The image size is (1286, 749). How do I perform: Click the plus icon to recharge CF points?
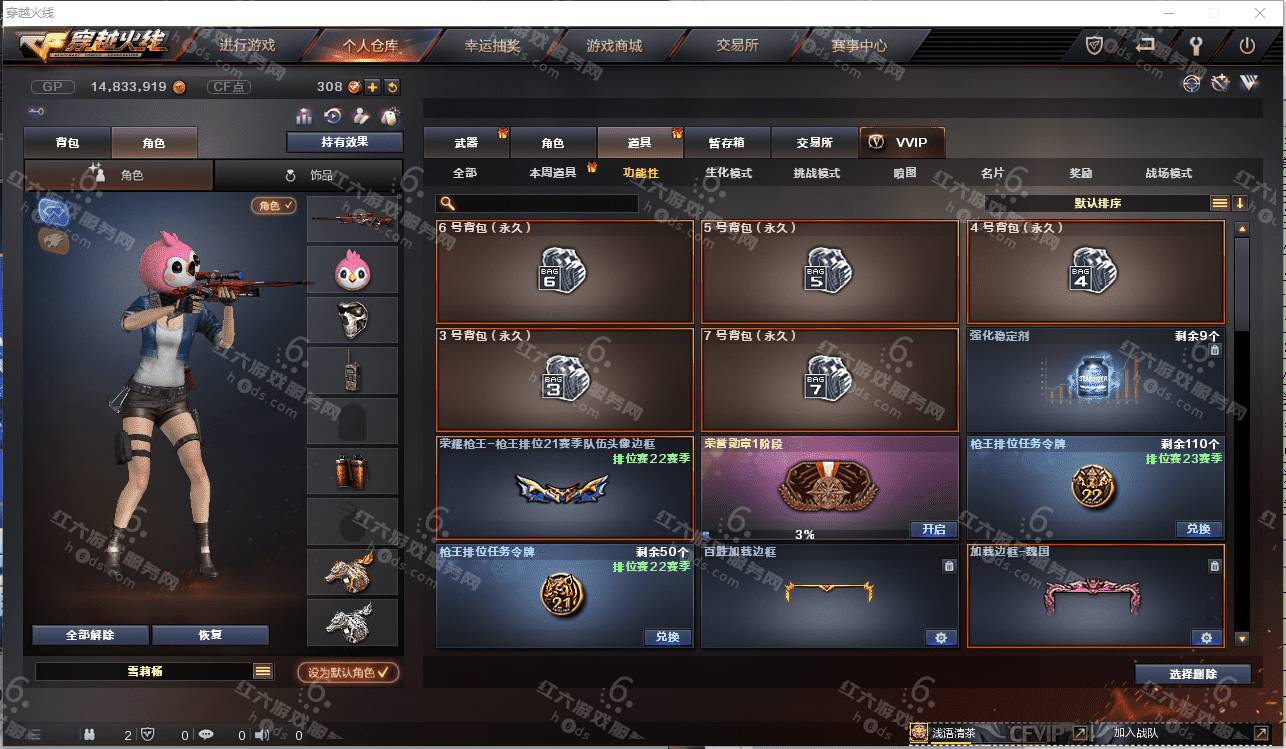pyautogui.click(x=373, y=87)
